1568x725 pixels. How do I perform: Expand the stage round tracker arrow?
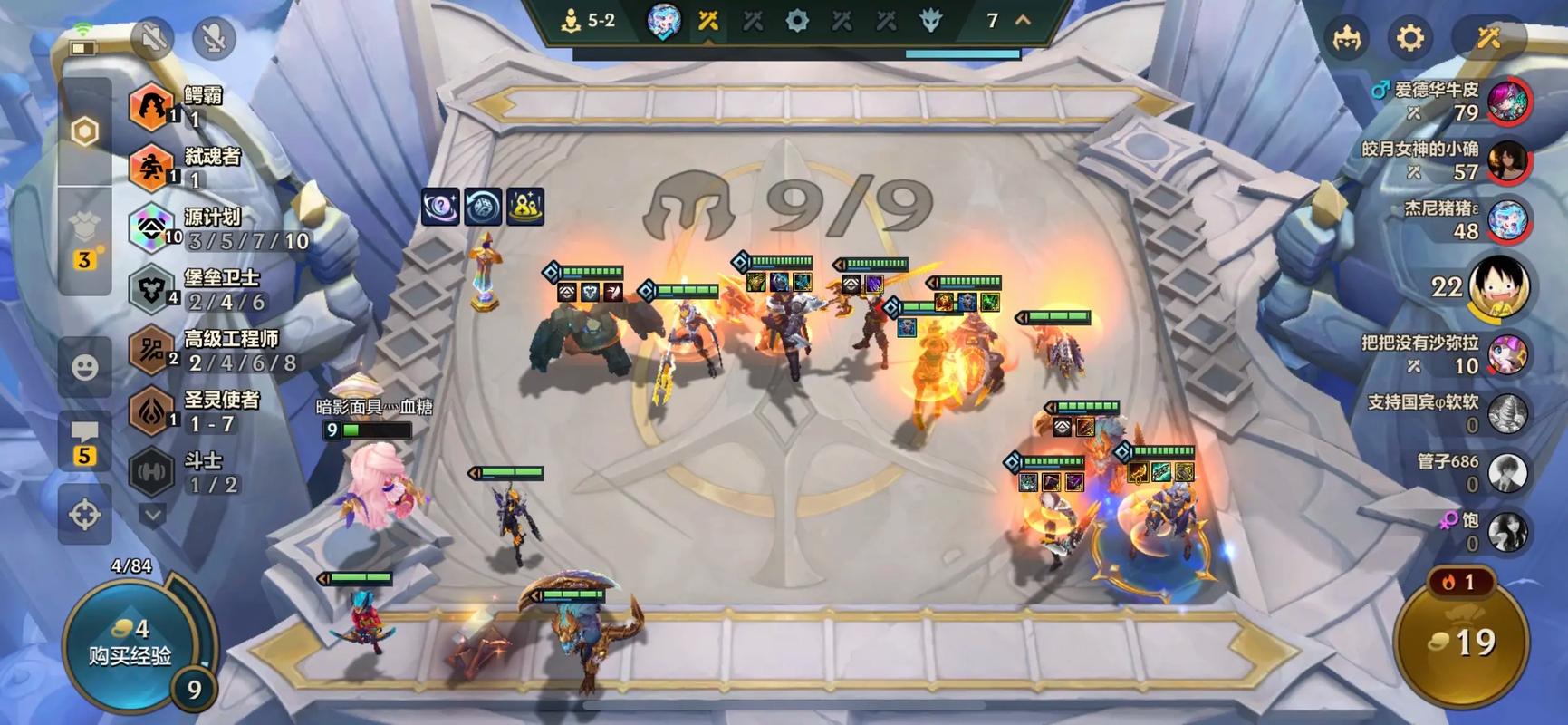click(x=1023, y=20)
